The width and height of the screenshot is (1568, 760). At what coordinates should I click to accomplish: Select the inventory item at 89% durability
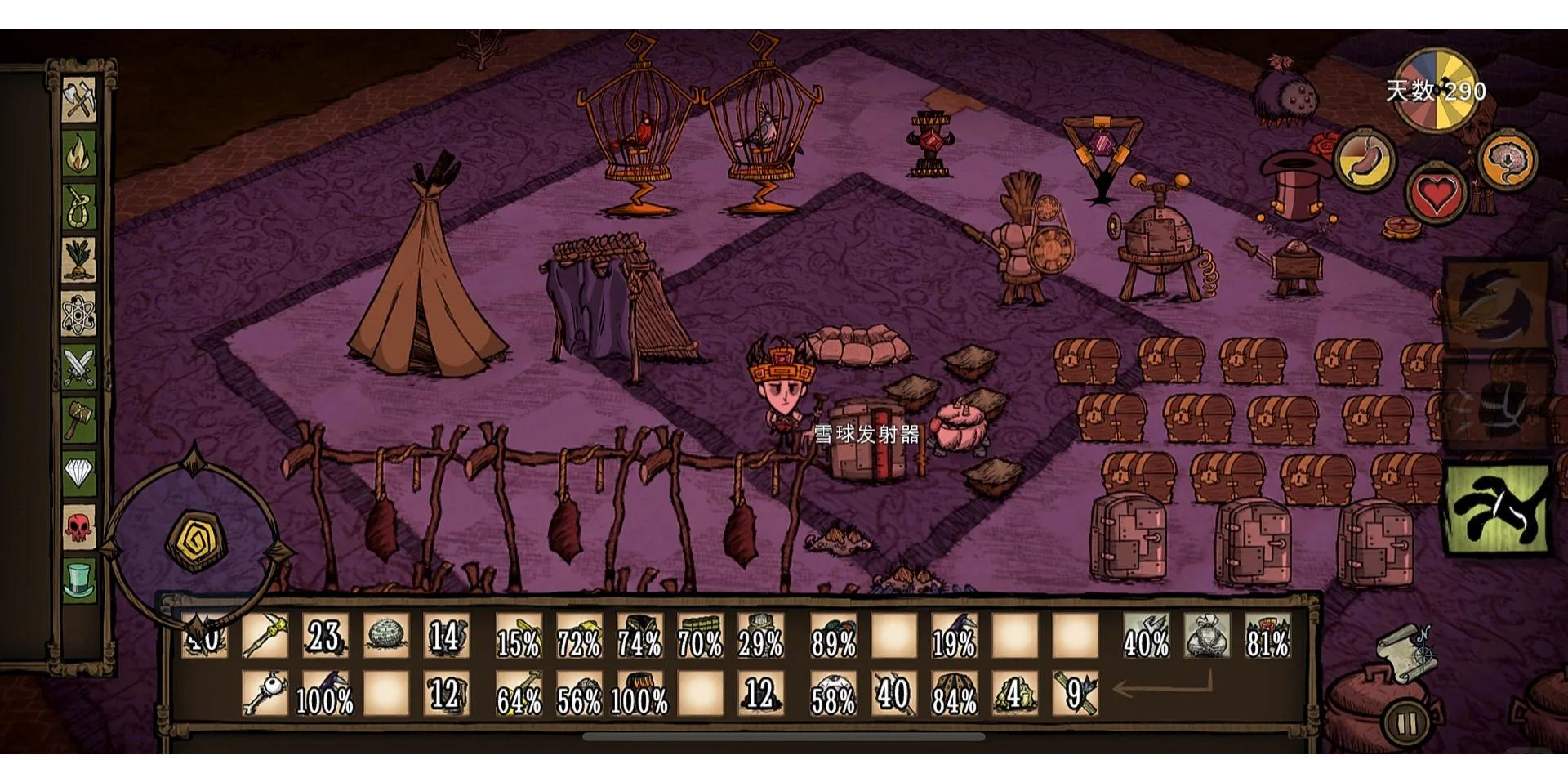pyautogui.click(x=833, y=637)
